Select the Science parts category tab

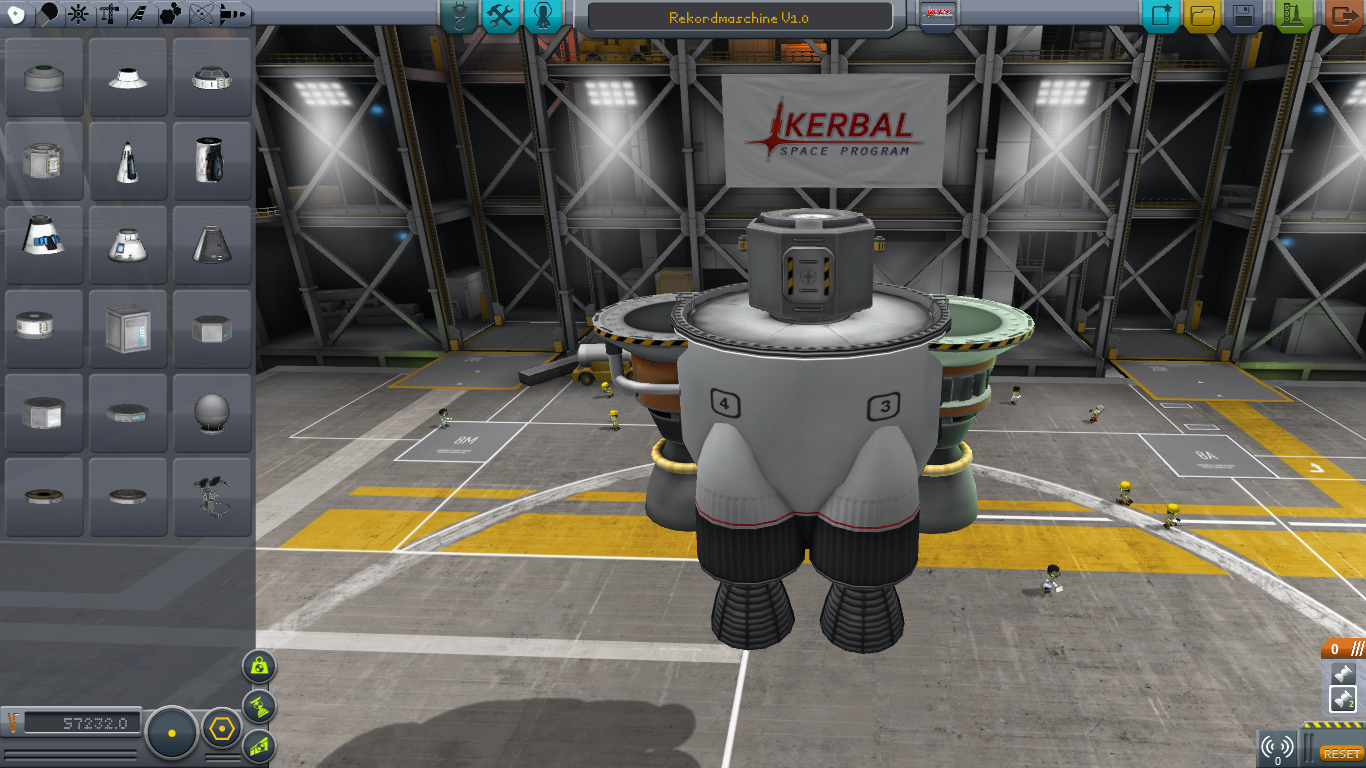point(201,14)
